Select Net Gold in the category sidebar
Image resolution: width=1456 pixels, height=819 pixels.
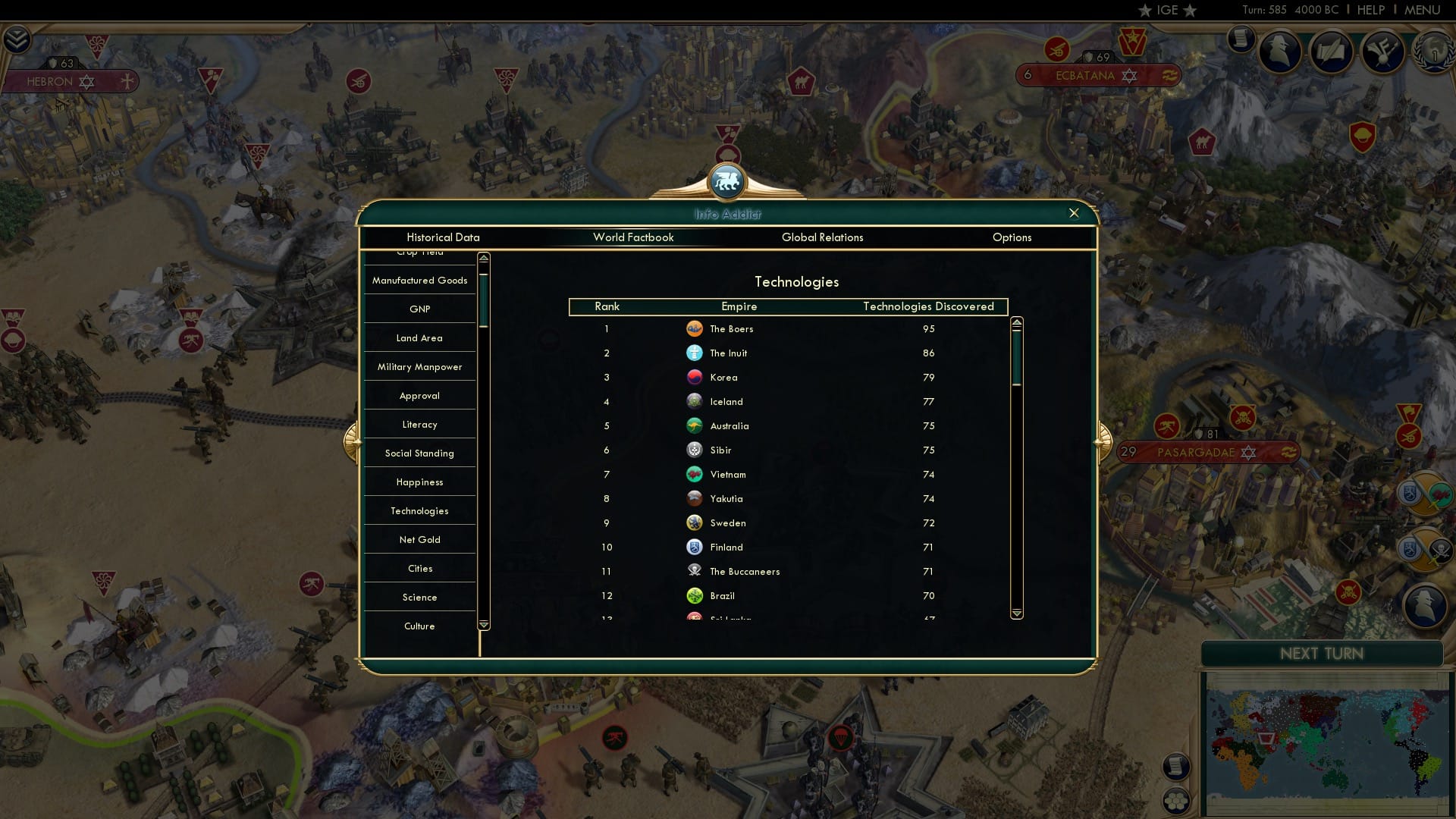(419, 539)
